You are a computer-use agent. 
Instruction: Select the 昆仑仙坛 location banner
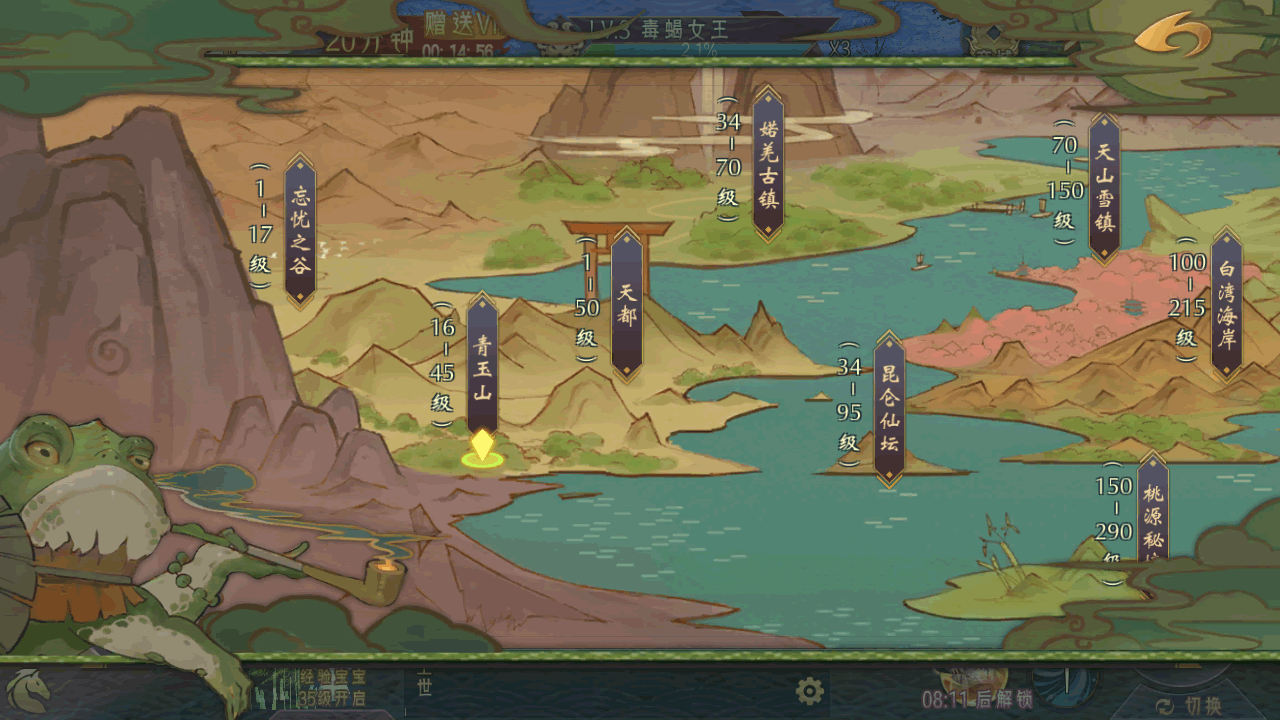click(x=889, y=408)
